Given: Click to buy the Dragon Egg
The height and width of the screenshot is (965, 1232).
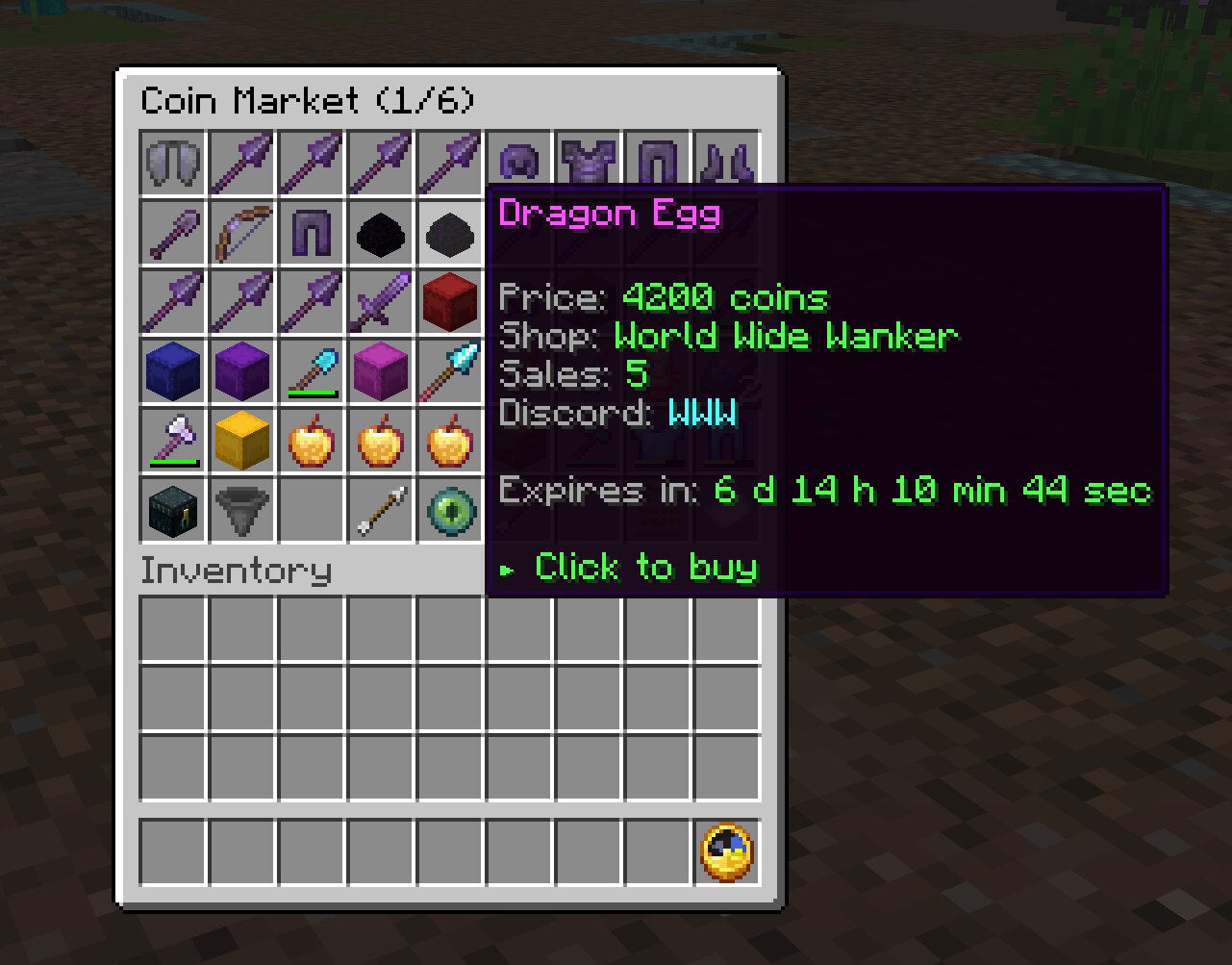Looking at the screenshot, I should (644, 568).
